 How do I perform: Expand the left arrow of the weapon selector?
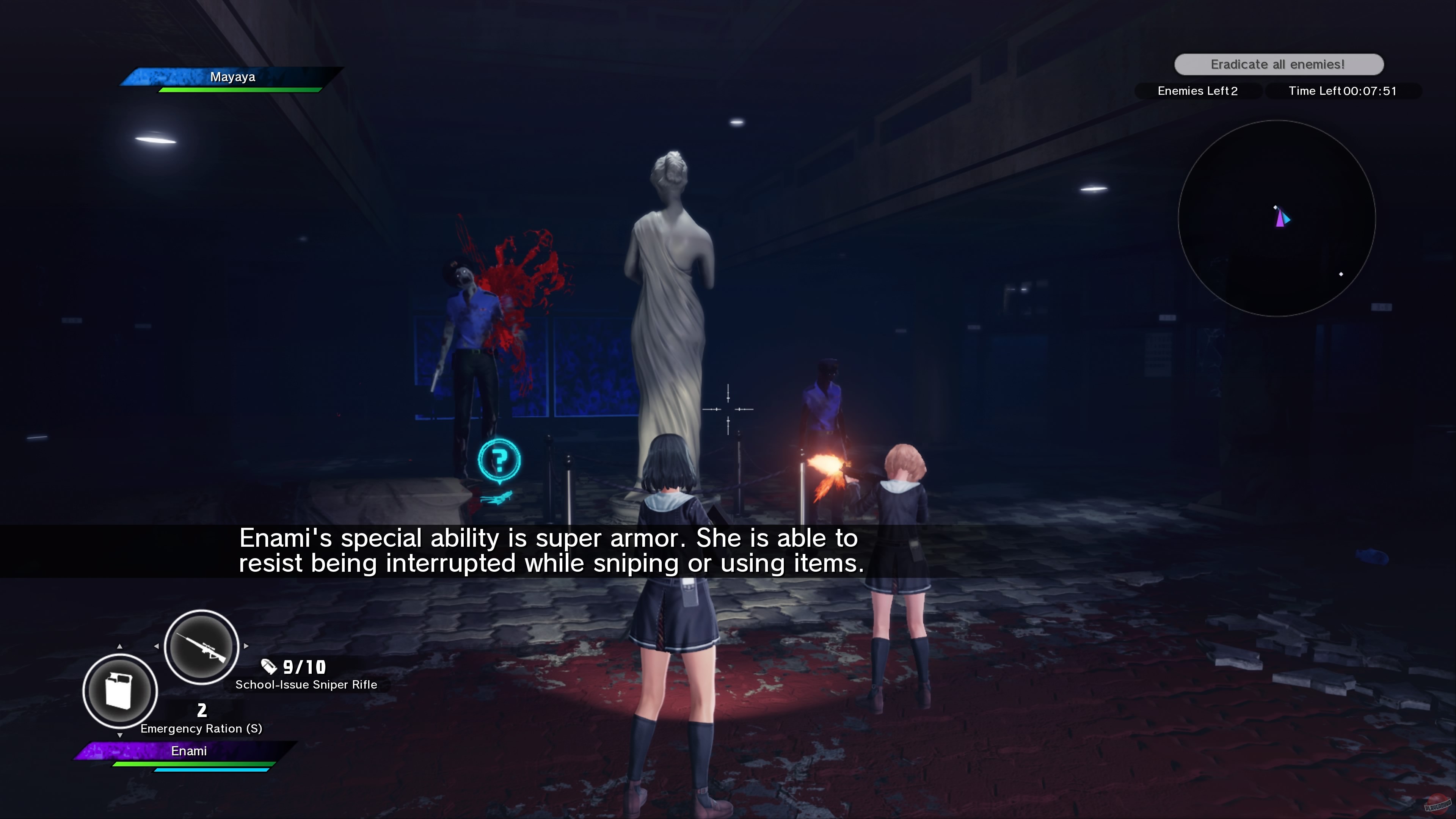(157, 646)
